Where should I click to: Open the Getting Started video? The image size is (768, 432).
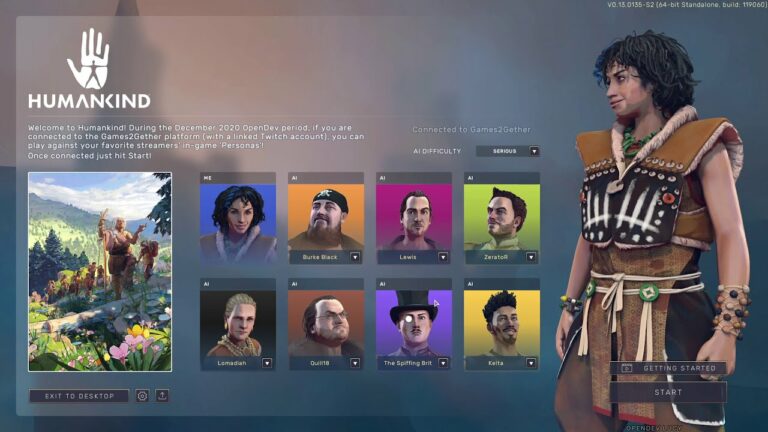pos(668,368)
